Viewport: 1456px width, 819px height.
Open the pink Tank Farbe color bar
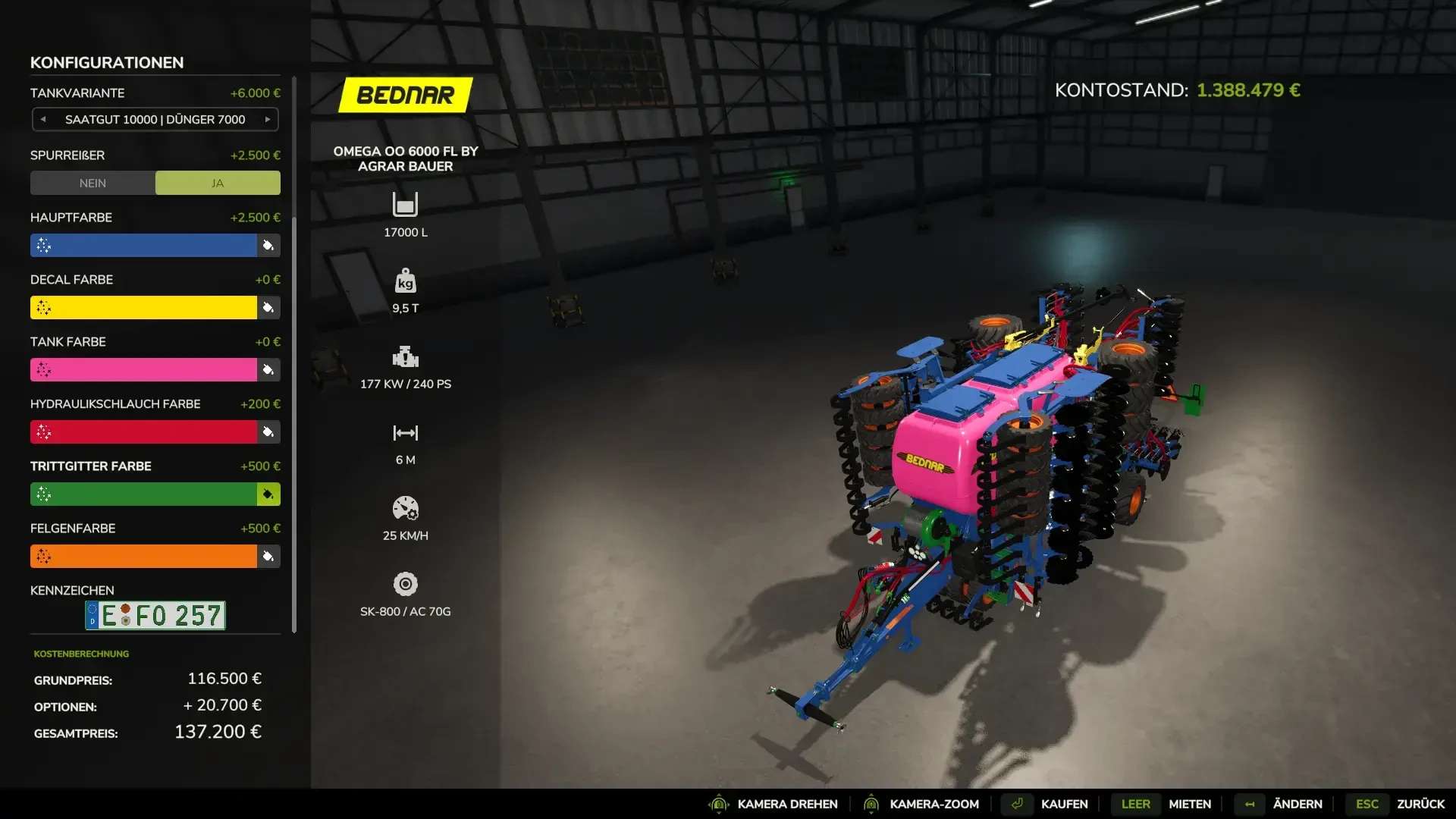click(x=144, y=369)
